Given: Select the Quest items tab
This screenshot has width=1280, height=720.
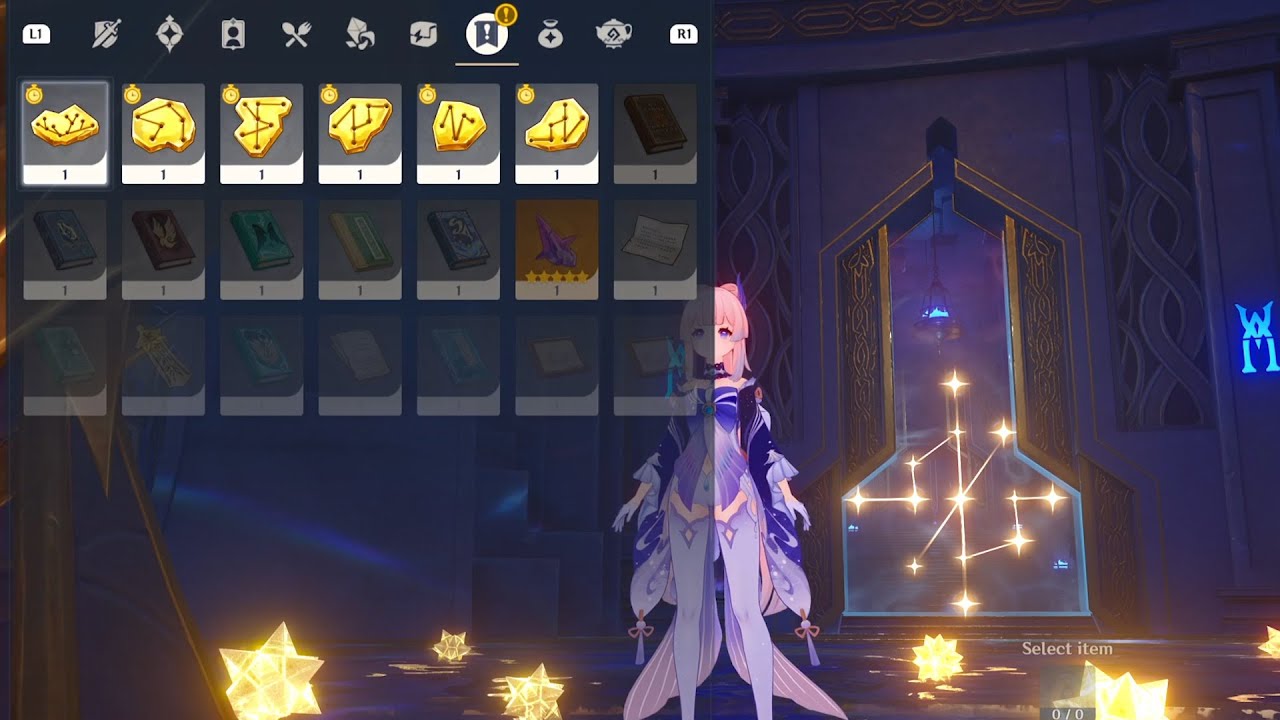Looking at the screenshot, I should click(487, 35).
